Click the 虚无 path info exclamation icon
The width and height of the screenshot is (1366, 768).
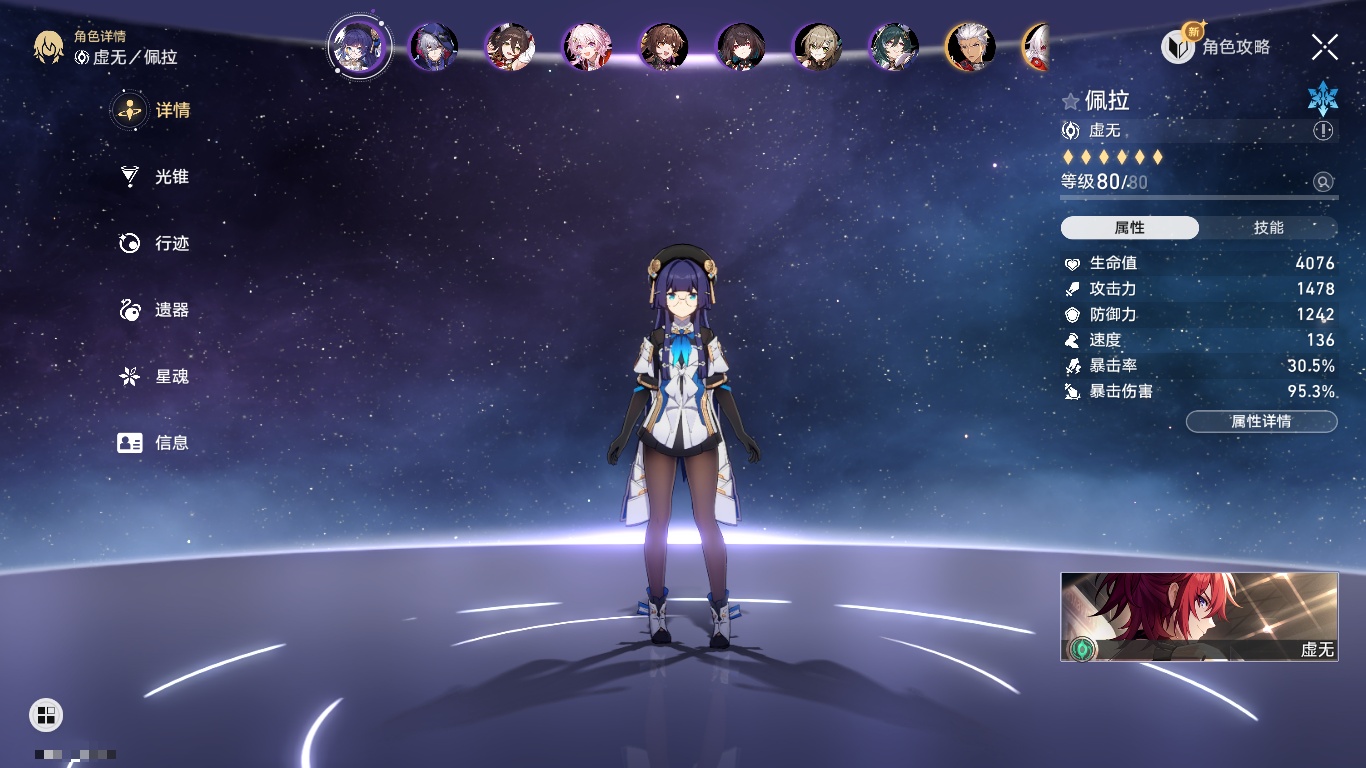(1323, 131)
